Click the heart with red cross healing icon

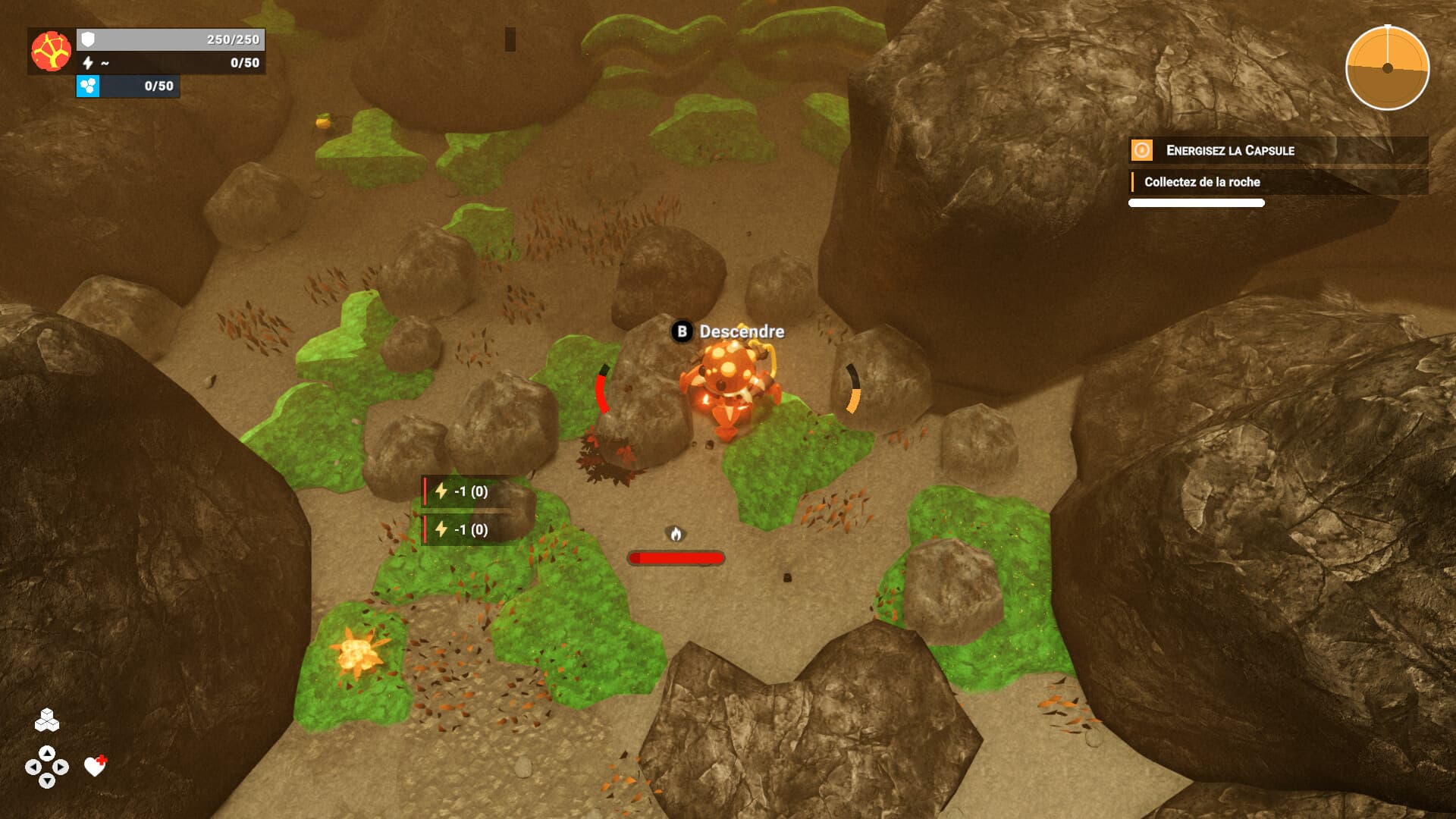pos(95,767)
